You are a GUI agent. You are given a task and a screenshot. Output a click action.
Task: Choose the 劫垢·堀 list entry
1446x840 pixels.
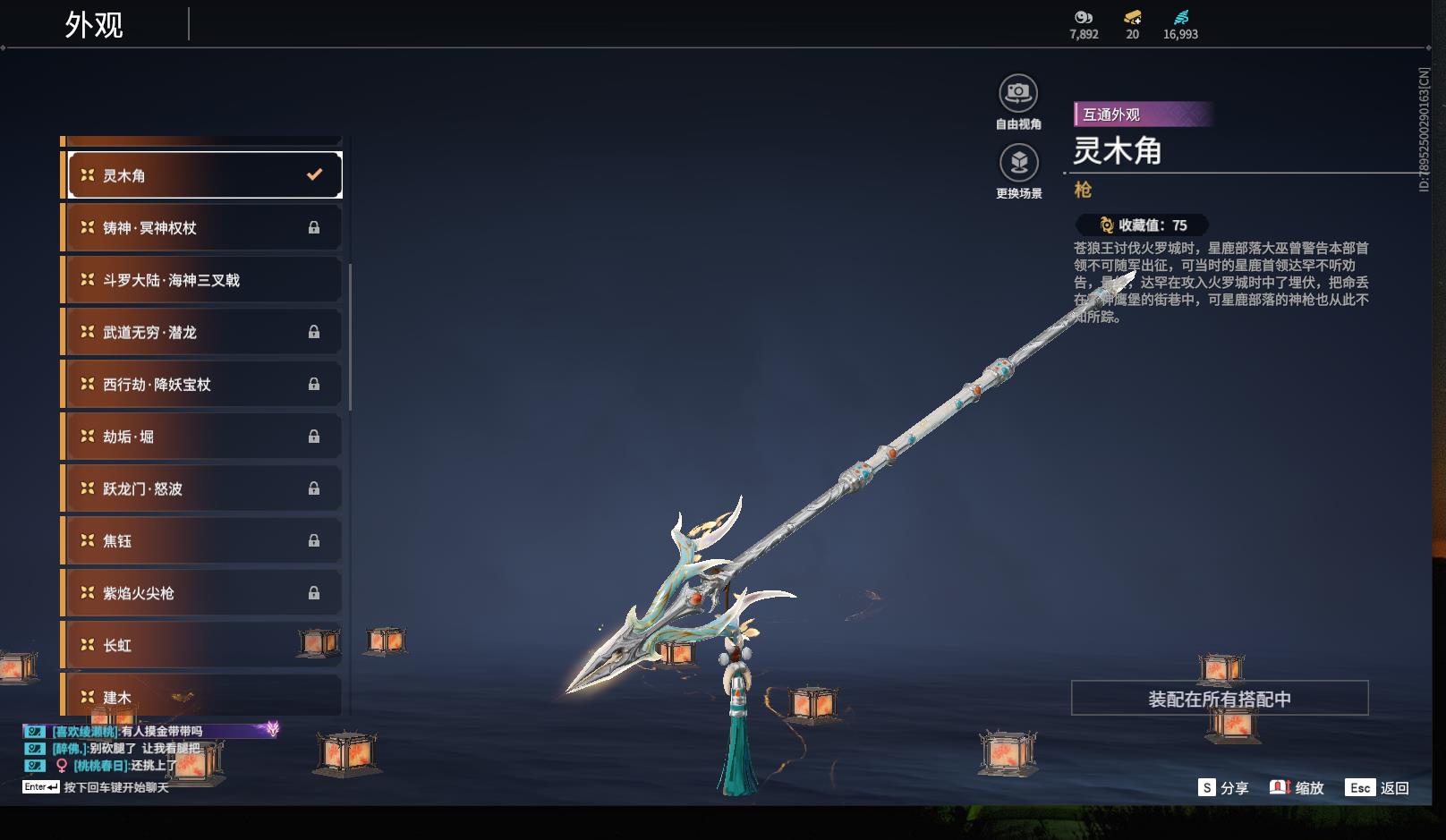click(x=205, y=437)
